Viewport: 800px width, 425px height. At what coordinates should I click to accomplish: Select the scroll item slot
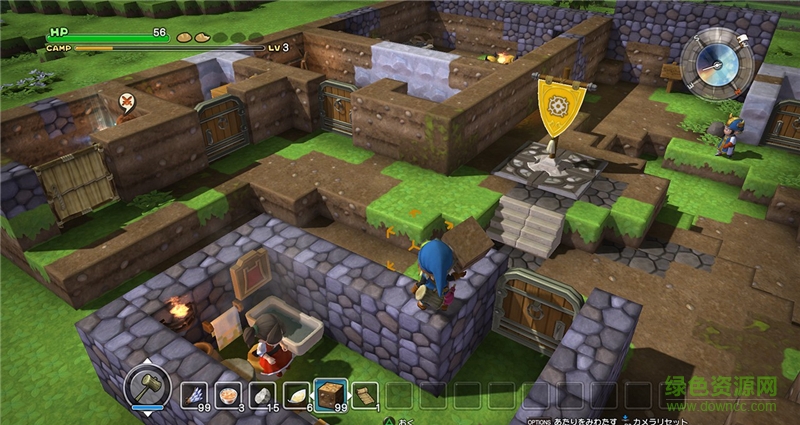click(365, 394)
